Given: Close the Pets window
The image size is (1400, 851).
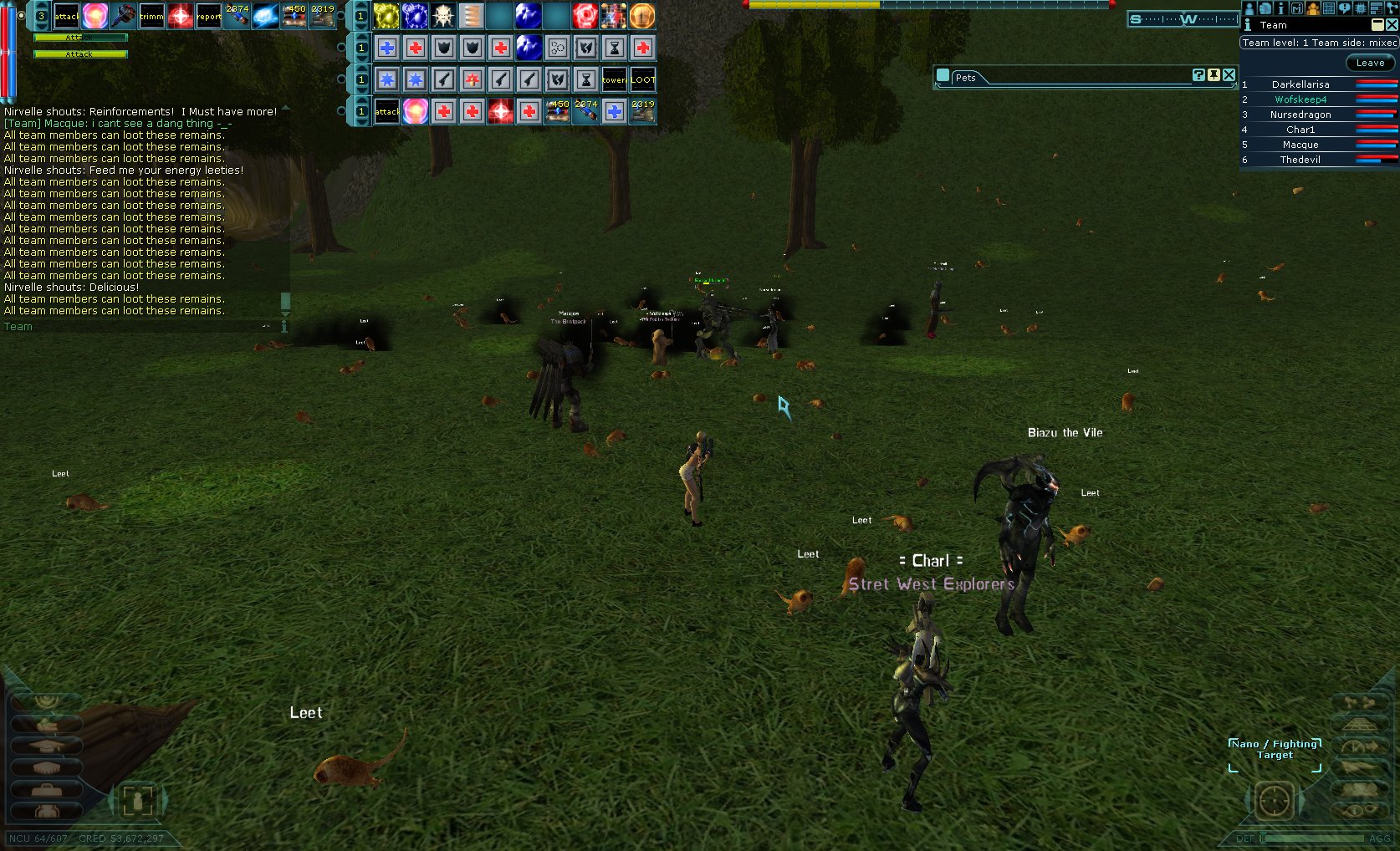Looking at the screenshot, I should (1229, 75).
